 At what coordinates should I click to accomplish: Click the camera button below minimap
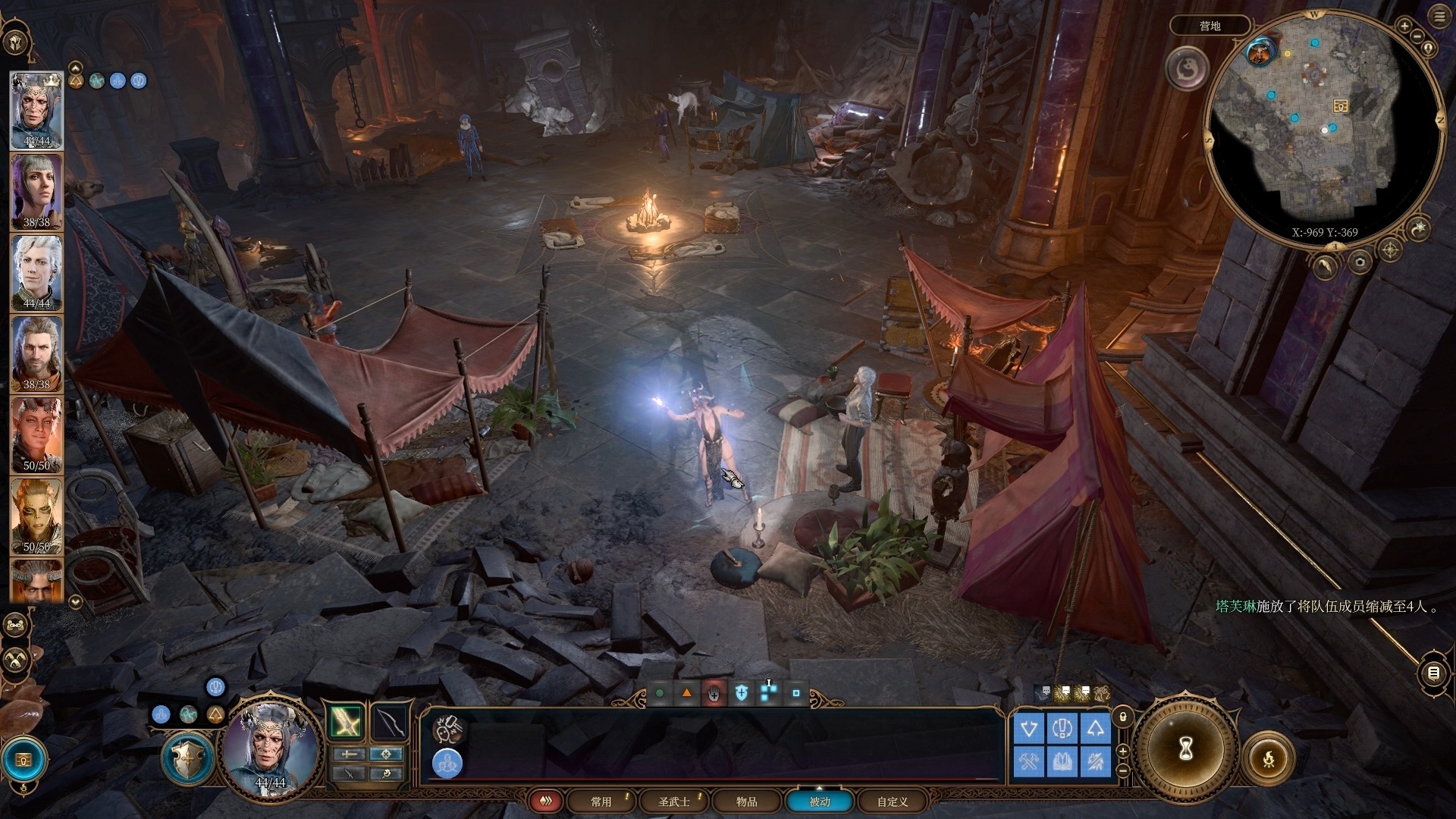[1360, 262]
